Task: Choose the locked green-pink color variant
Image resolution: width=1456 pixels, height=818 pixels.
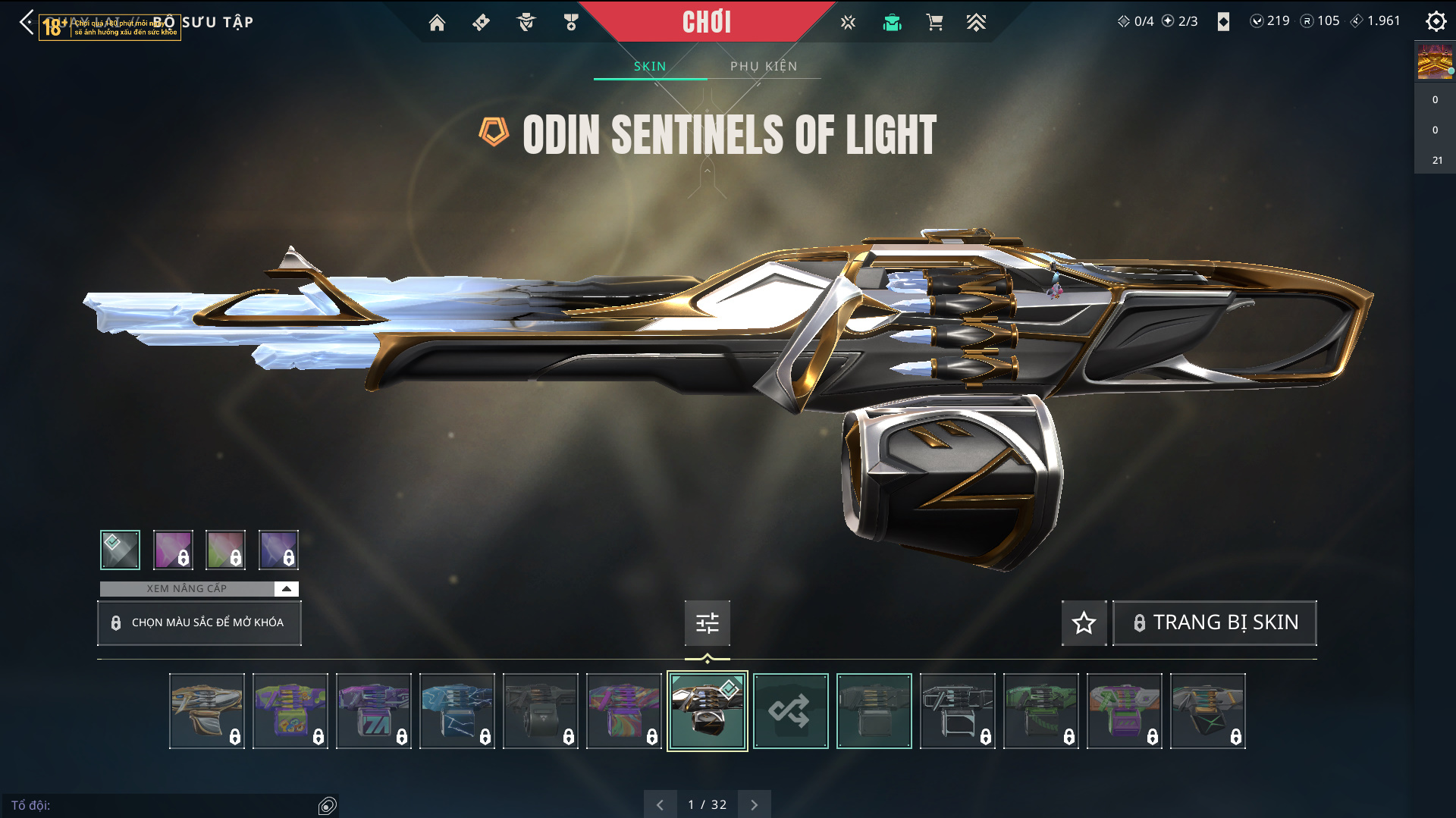Action: [225, 550]
